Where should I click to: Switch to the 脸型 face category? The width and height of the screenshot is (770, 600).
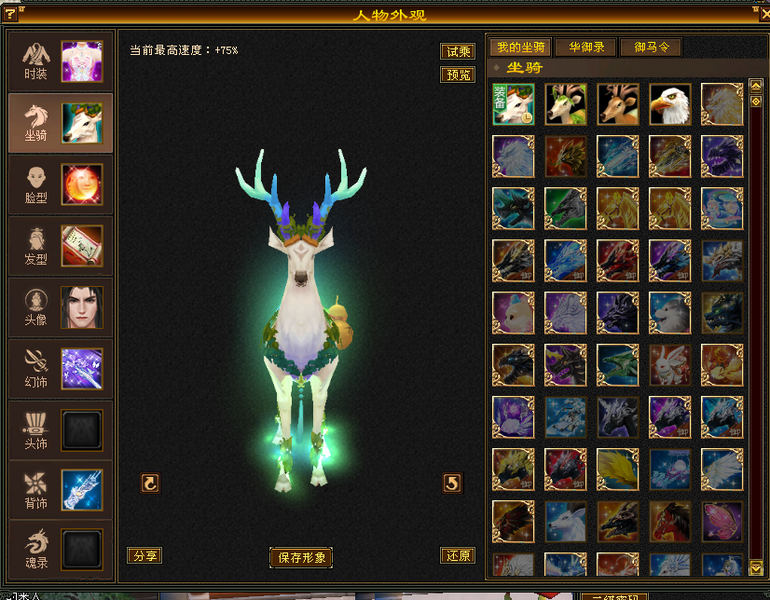(x=60, y=185)
